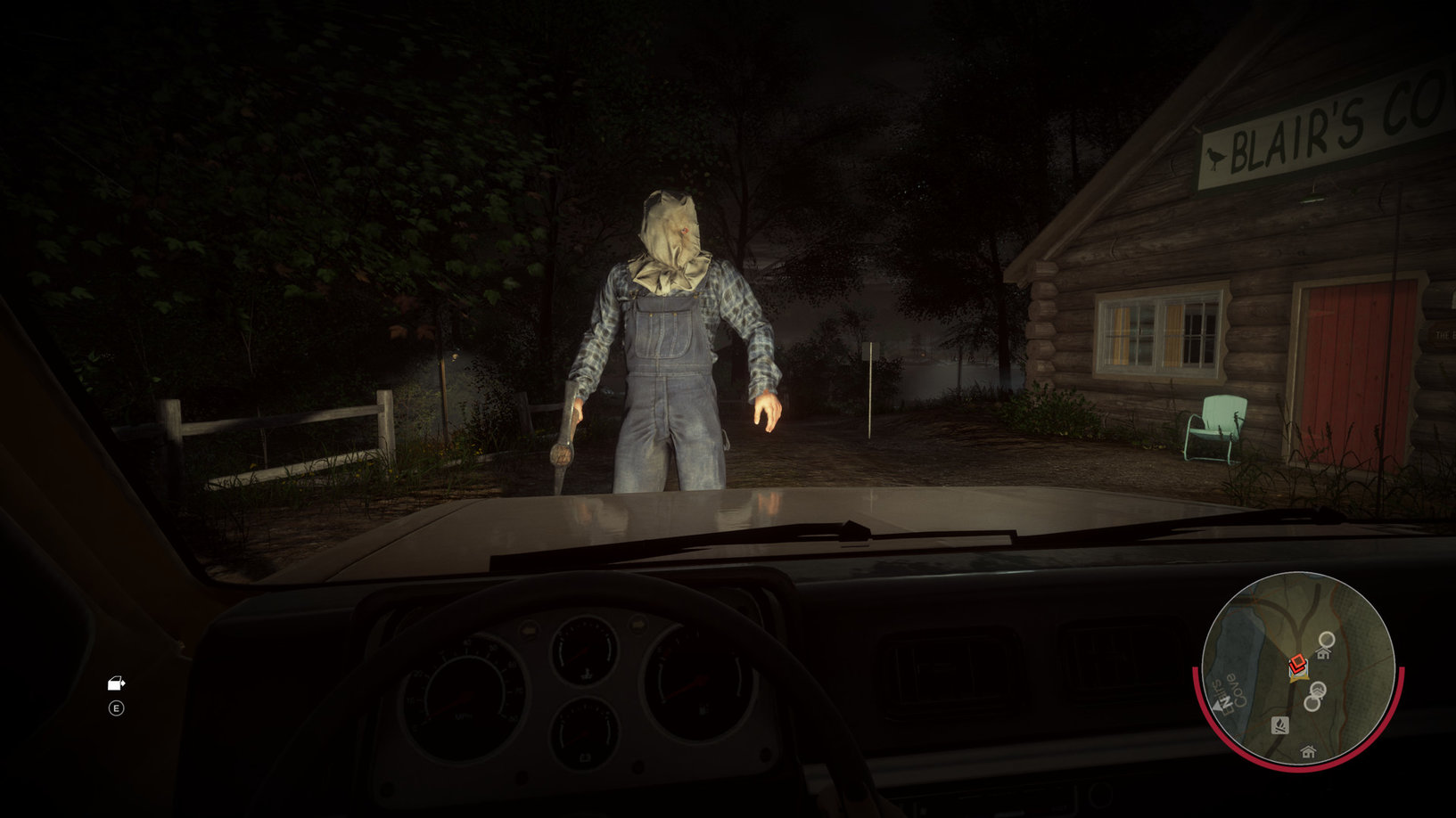Image resolution: width=1456 pixels, height=818 pixels.
Task: Click the circular waypoint icon near the house marker
Action: pos(1327,639)
